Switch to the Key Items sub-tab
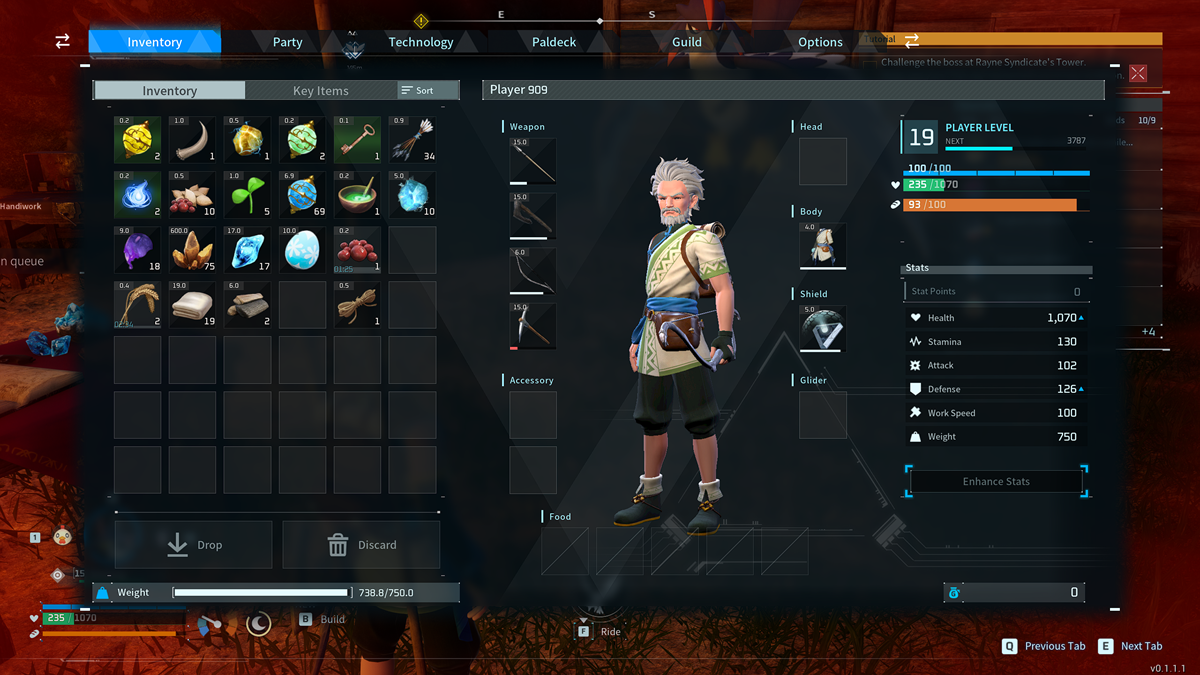 [x=320, y=91]
